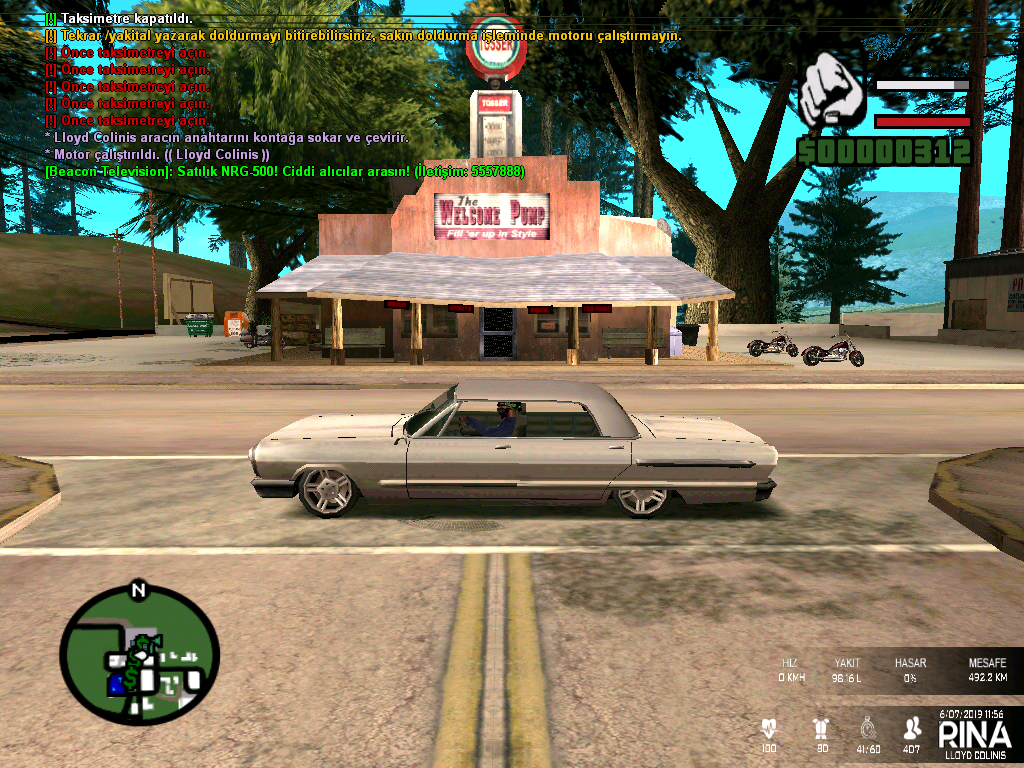
Task: Click the heartbeat health icon
Action: click(x=769, y=728)
